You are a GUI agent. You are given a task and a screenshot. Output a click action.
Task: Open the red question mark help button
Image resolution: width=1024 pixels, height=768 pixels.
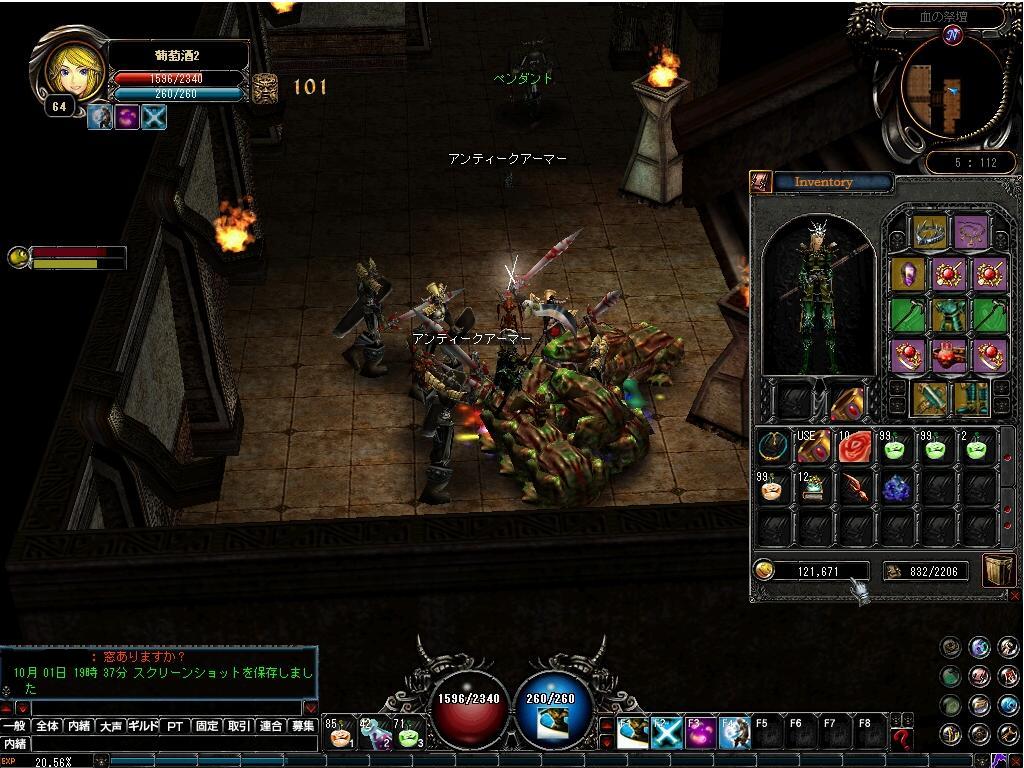pyautogui.click(x=901, y=738)
